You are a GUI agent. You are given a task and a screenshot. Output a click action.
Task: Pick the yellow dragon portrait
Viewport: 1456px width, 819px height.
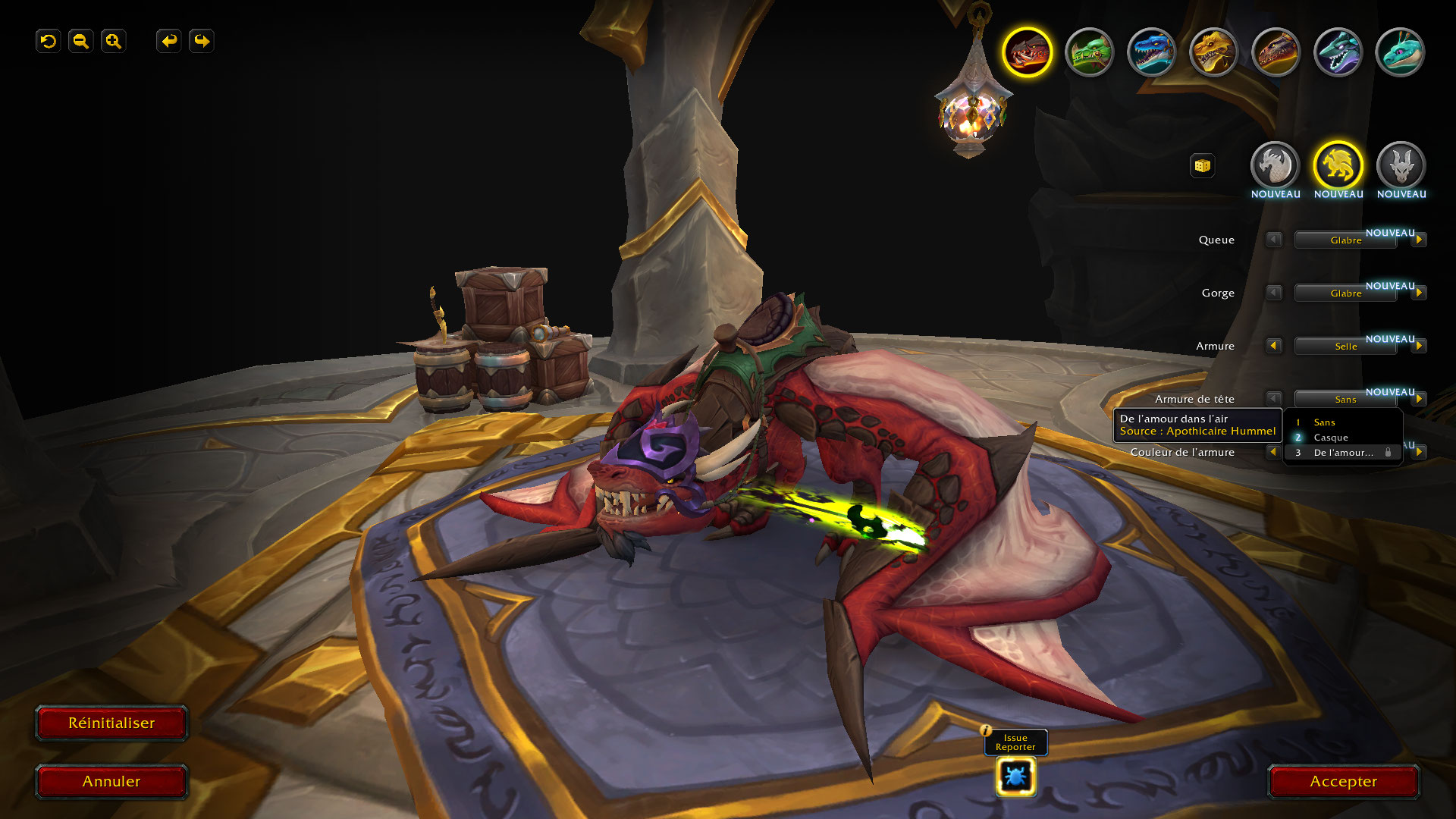pyautogui.click(x=1213, y=52)
